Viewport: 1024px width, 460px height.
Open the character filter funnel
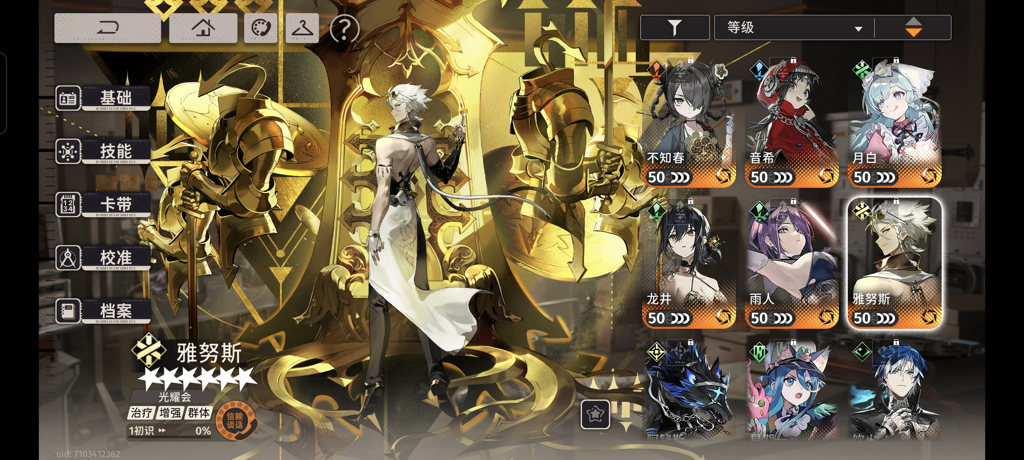(x=674, y=28)
